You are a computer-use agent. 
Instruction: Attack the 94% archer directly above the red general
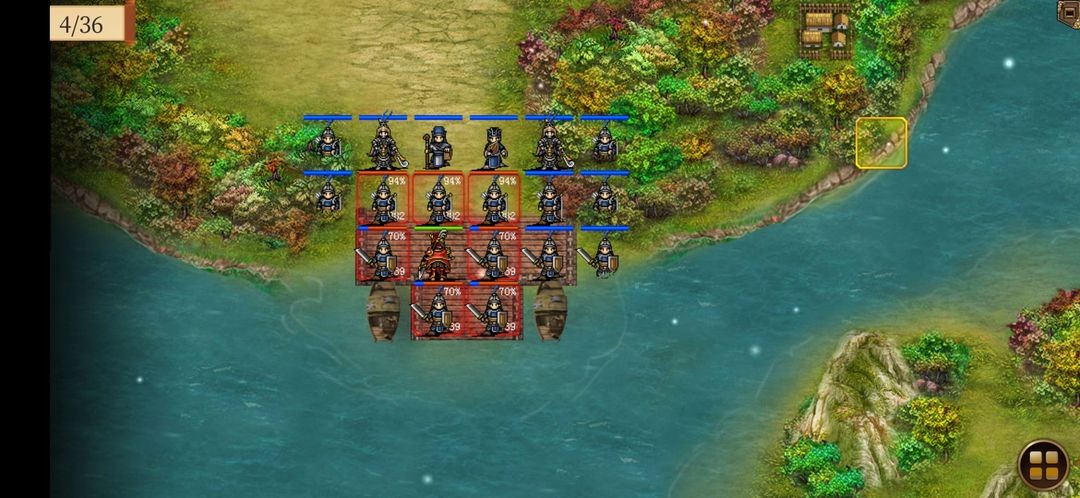(438, 200)
